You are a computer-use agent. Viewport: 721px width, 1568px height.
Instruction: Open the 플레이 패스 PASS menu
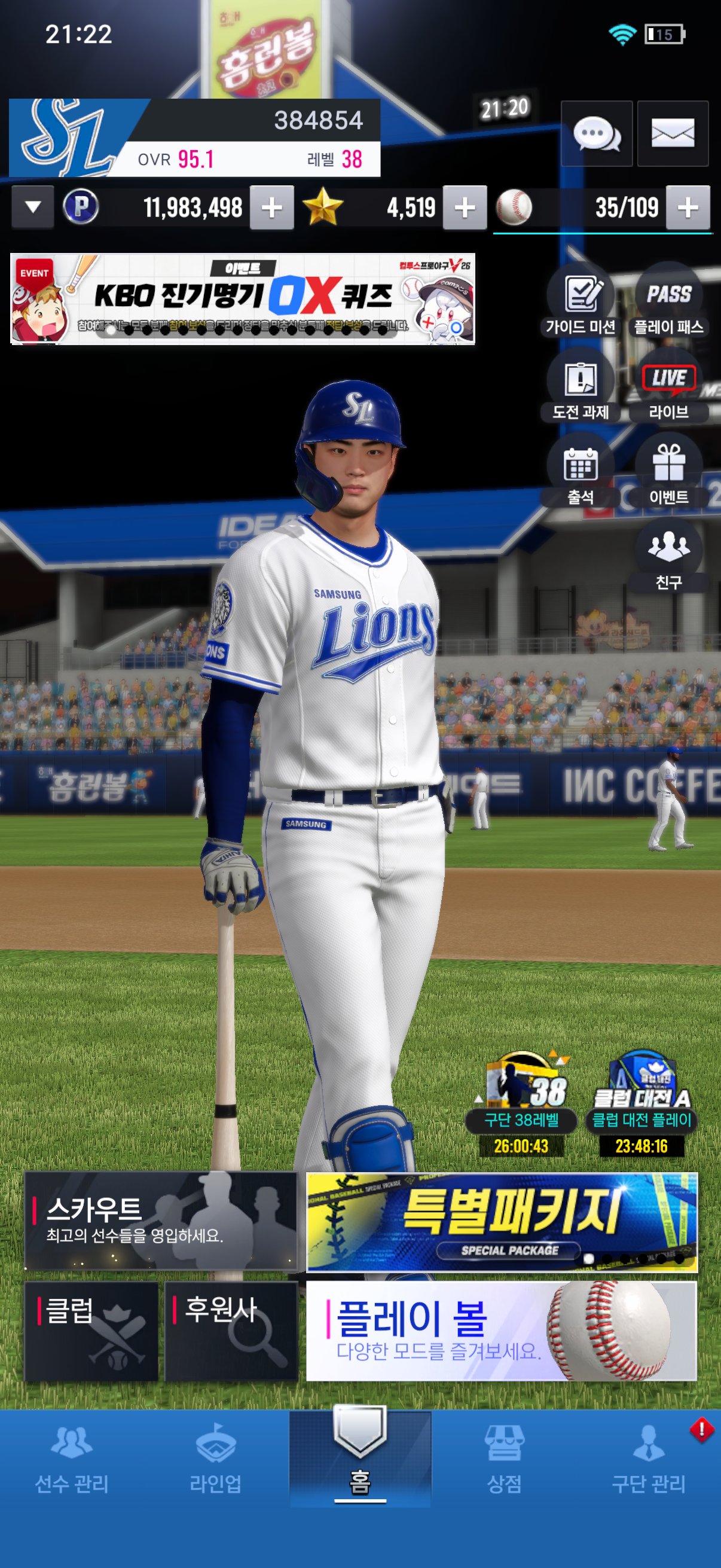(x=668, y=303)
